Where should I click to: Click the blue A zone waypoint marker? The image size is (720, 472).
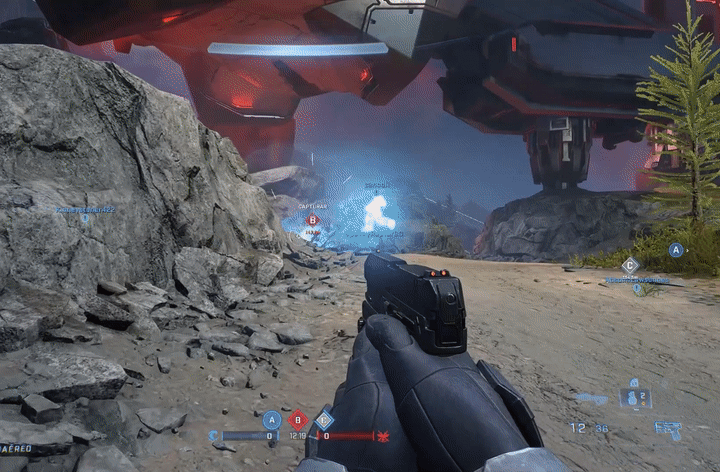(x=676, y=250)
